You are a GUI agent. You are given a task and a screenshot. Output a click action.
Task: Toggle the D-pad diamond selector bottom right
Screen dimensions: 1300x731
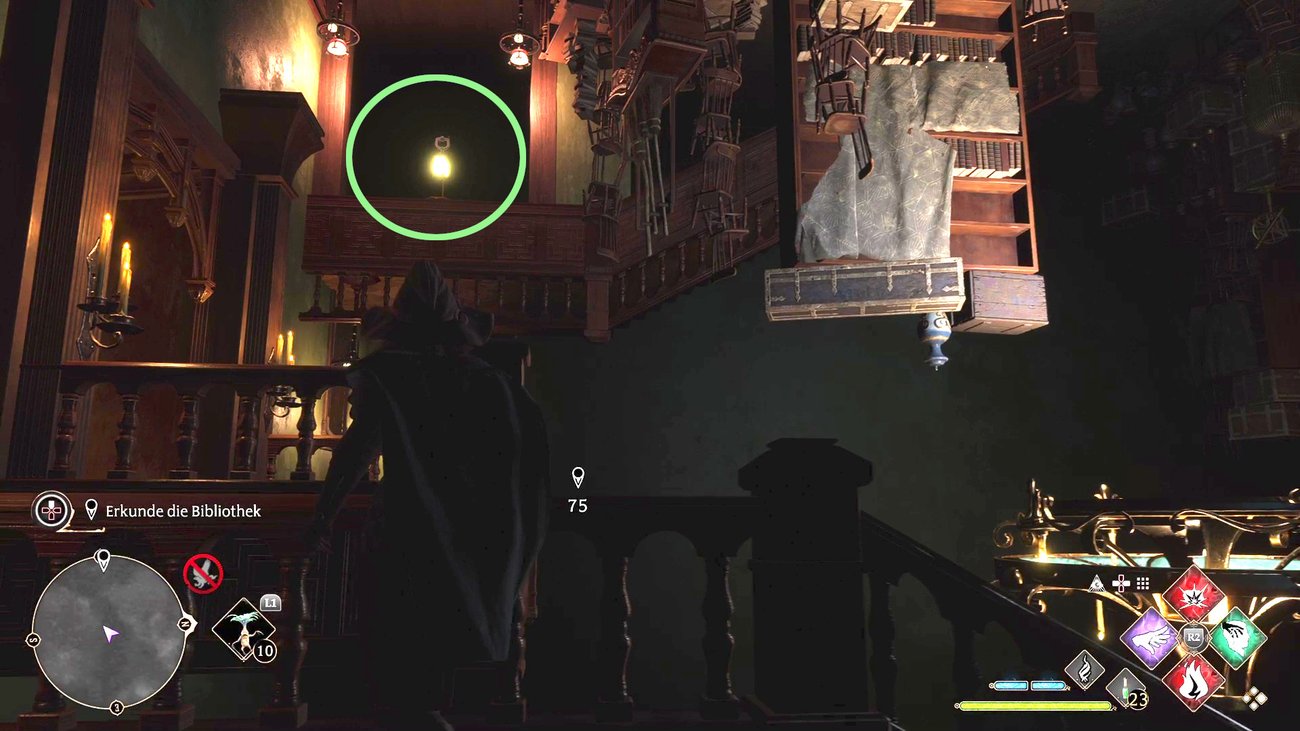(x=1254, y=697)
